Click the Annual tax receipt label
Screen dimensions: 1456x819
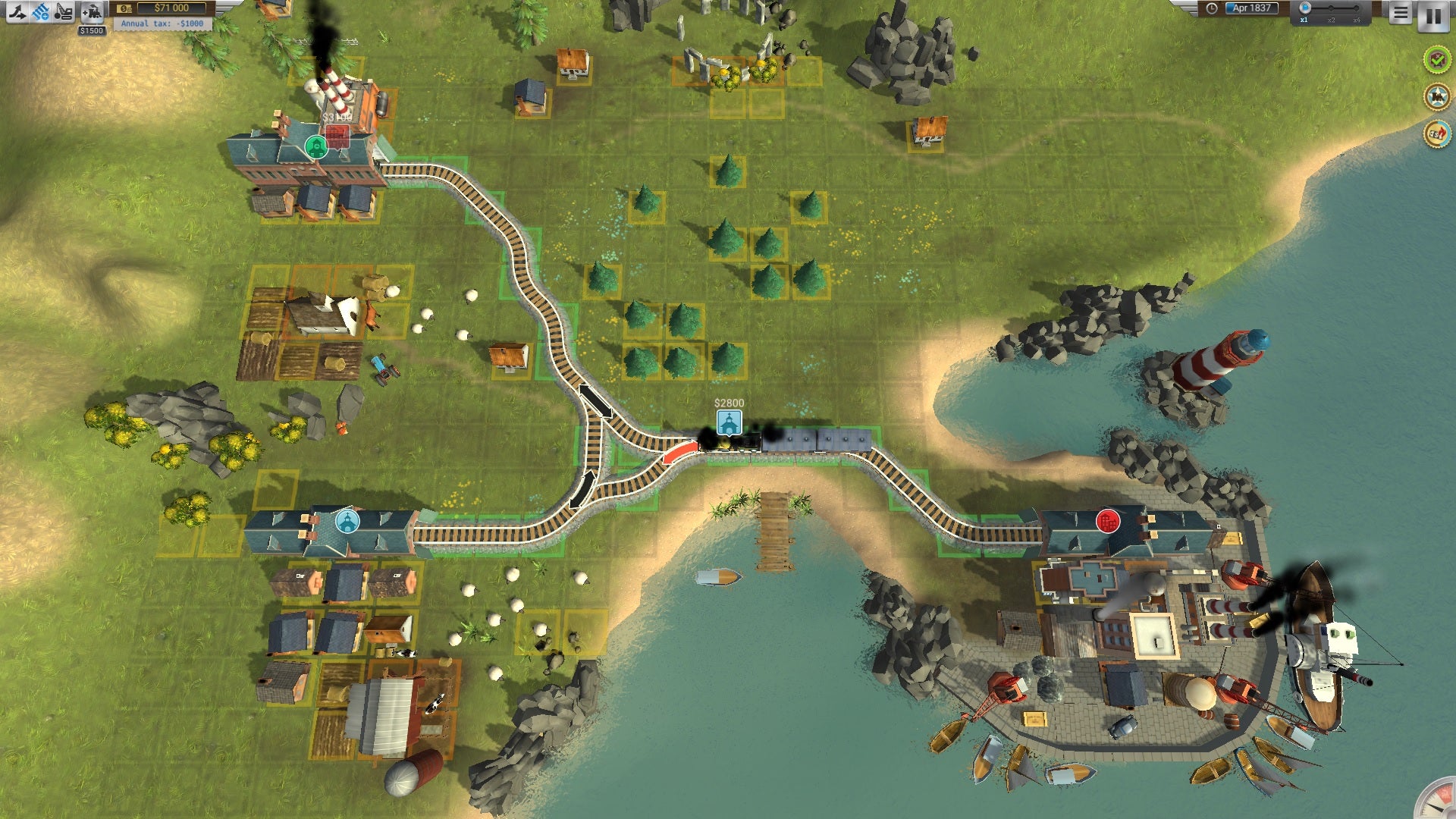[x=155, y=24]
